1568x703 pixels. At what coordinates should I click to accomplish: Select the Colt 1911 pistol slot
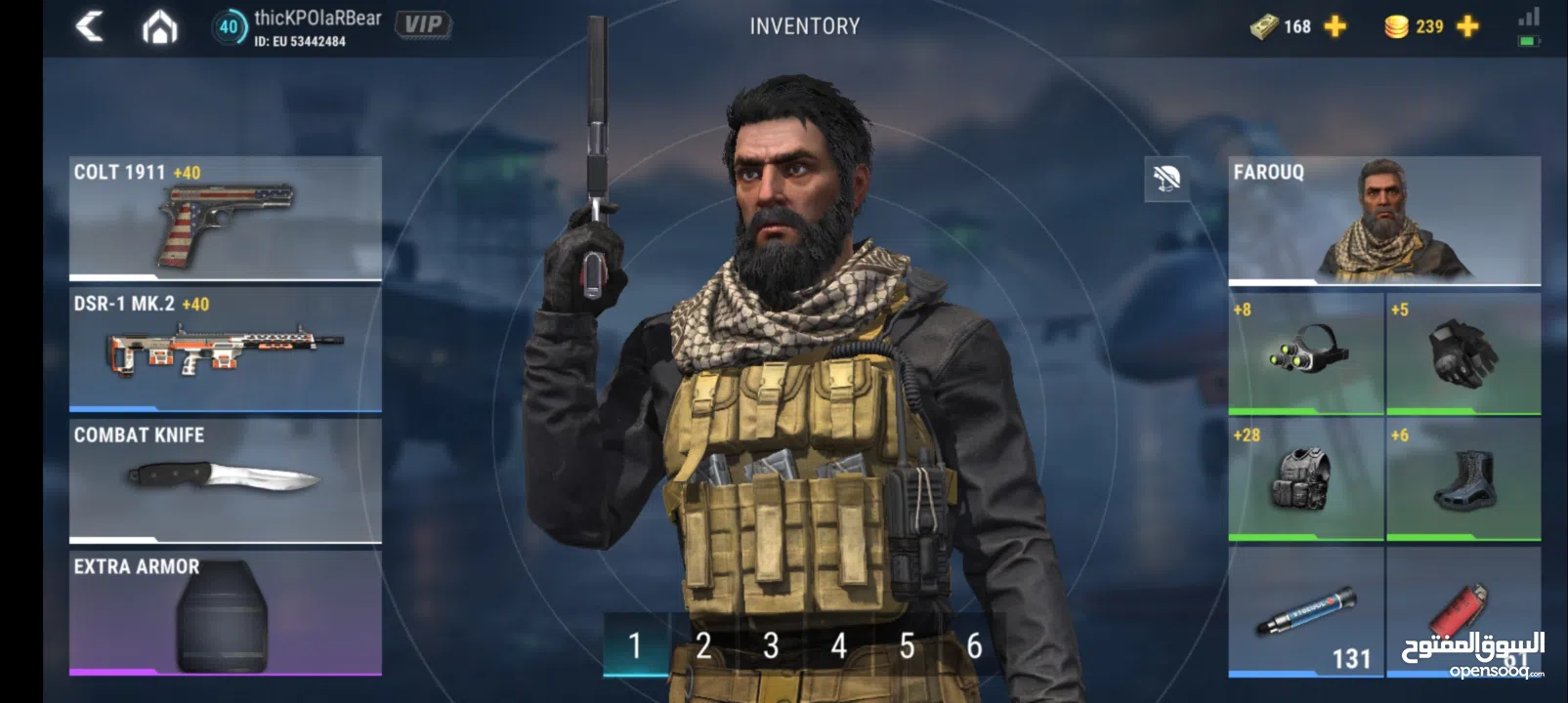225,218
